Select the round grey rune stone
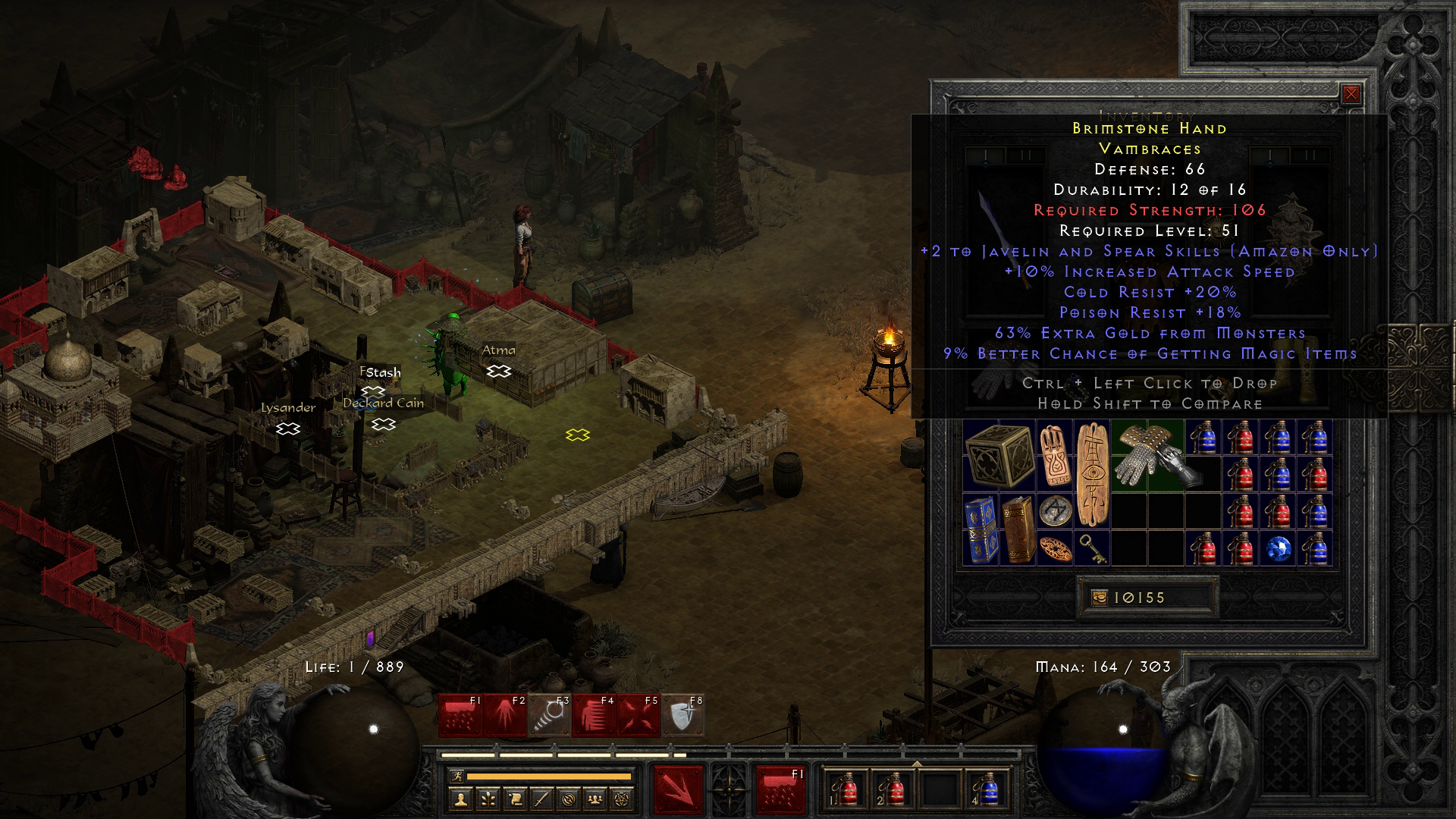1456x819 pixels. click(1055, 510)
